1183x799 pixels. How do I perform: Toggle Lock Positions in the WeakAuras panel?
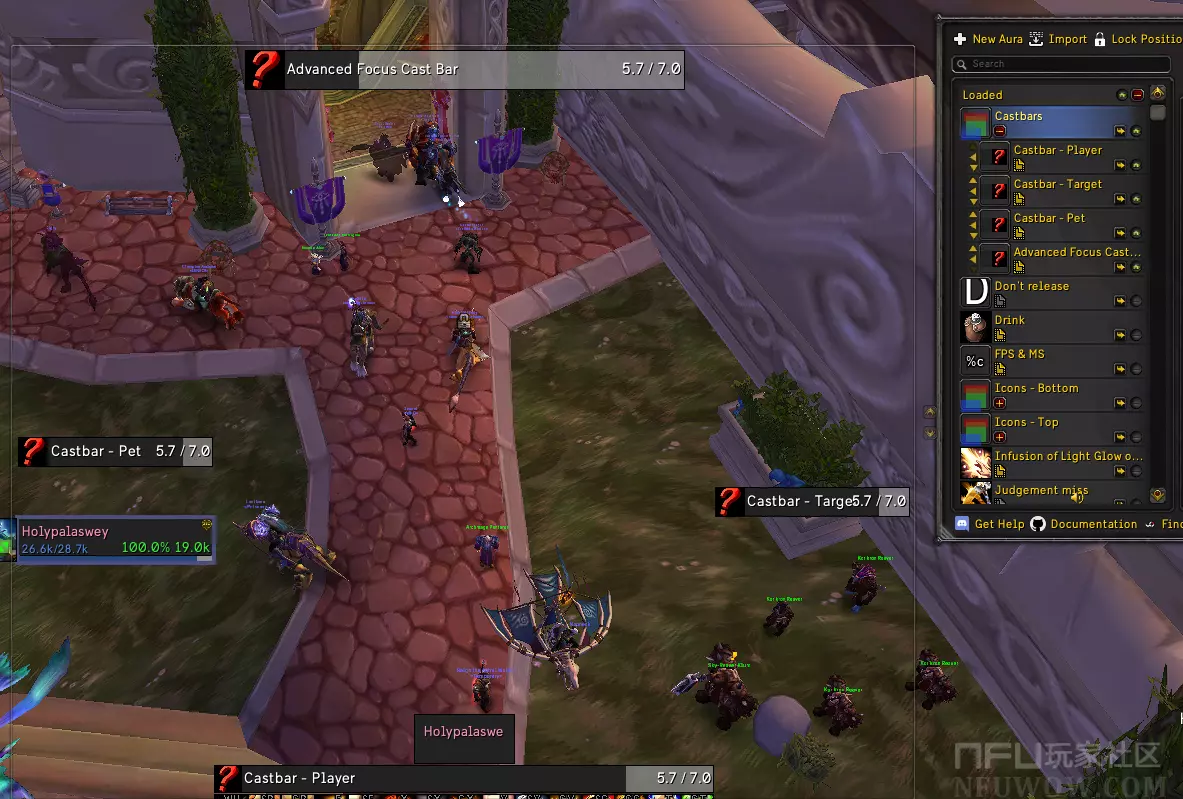[1138, 39]
